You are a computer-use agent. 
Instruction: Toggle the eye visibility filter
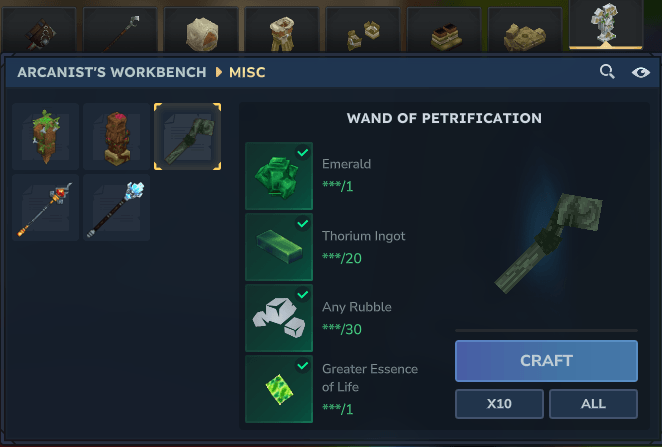pos(641,72)
